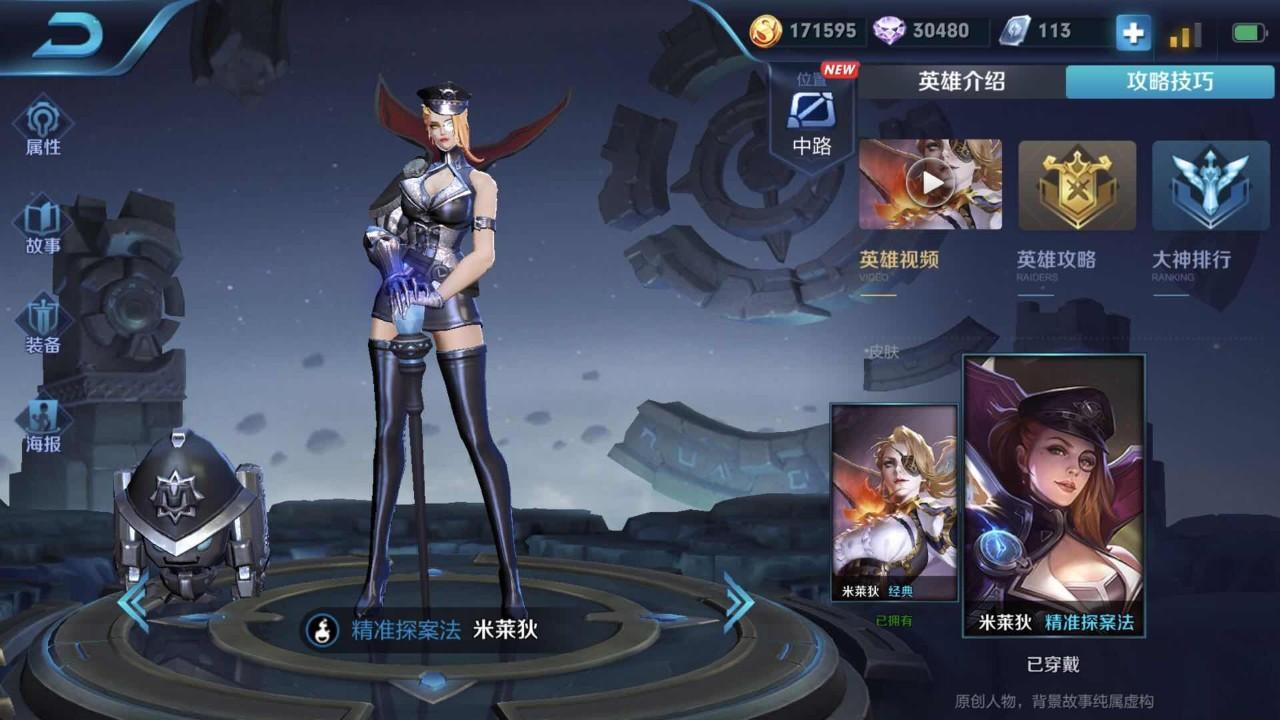Viewport: 1280px width, 720px height.
Task: Open the 海报 poster view
Action: click(x=43, y=424)
